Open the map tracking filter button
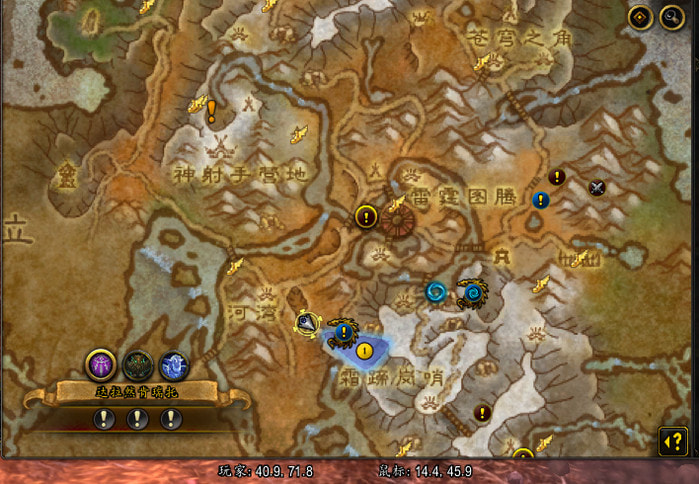Image resolution: width=699 pixels, height=484 pixels. tap(640, 17)
